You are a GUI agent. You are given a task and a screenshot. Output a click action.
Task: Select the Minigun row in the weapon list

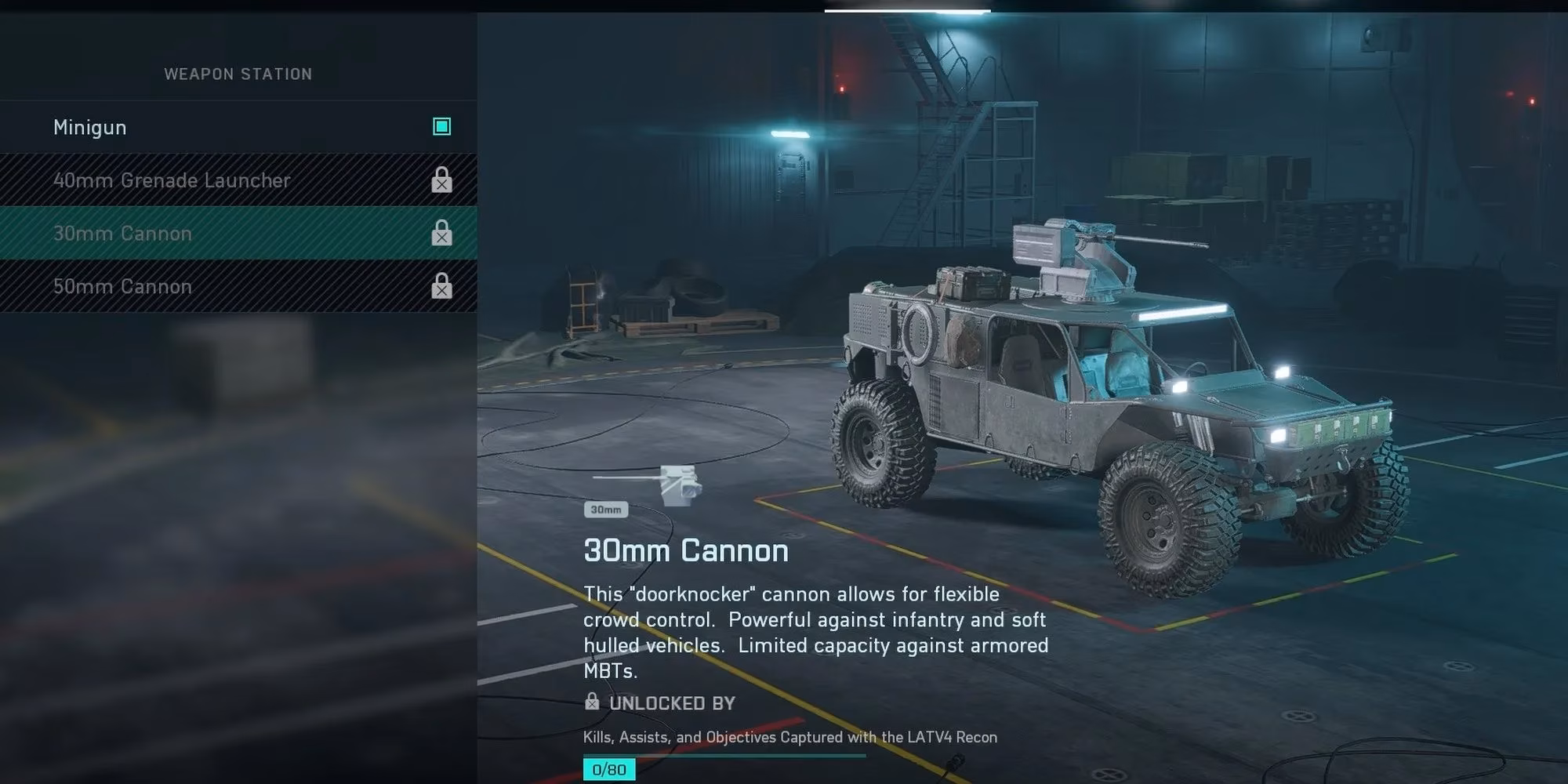pos(90,126)
